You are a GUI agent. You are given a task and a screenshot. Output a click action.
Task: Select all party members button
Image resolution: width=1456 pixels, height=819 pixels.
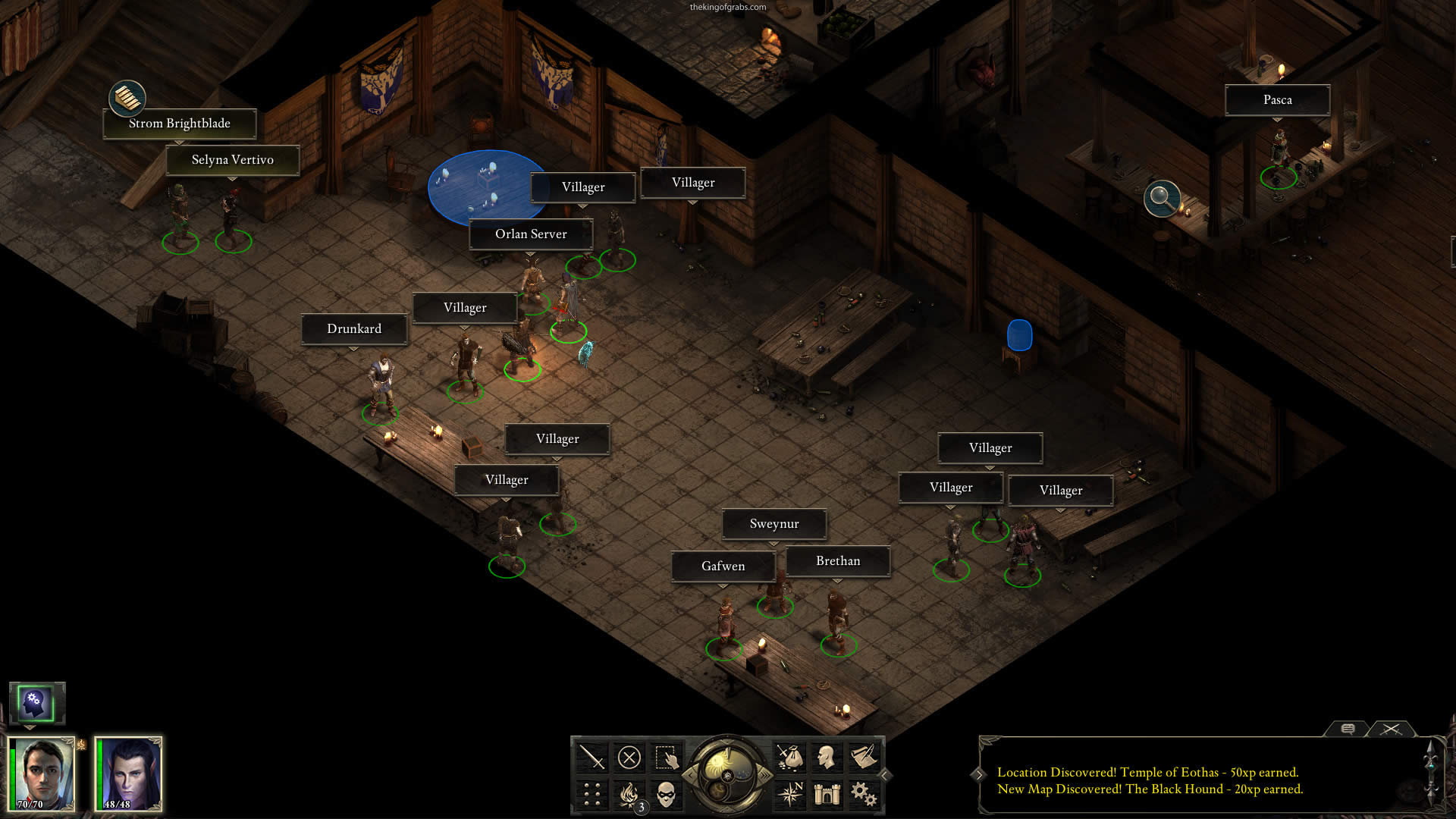point(667,758)
